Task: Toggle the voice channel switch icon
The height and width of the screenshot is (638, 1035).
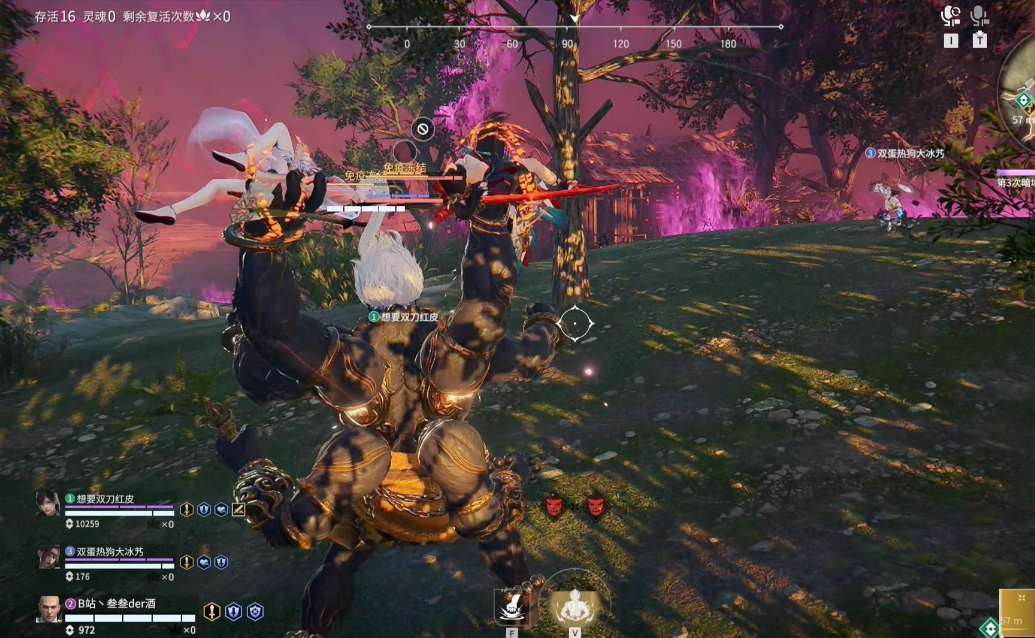Action: coord(951,15)
